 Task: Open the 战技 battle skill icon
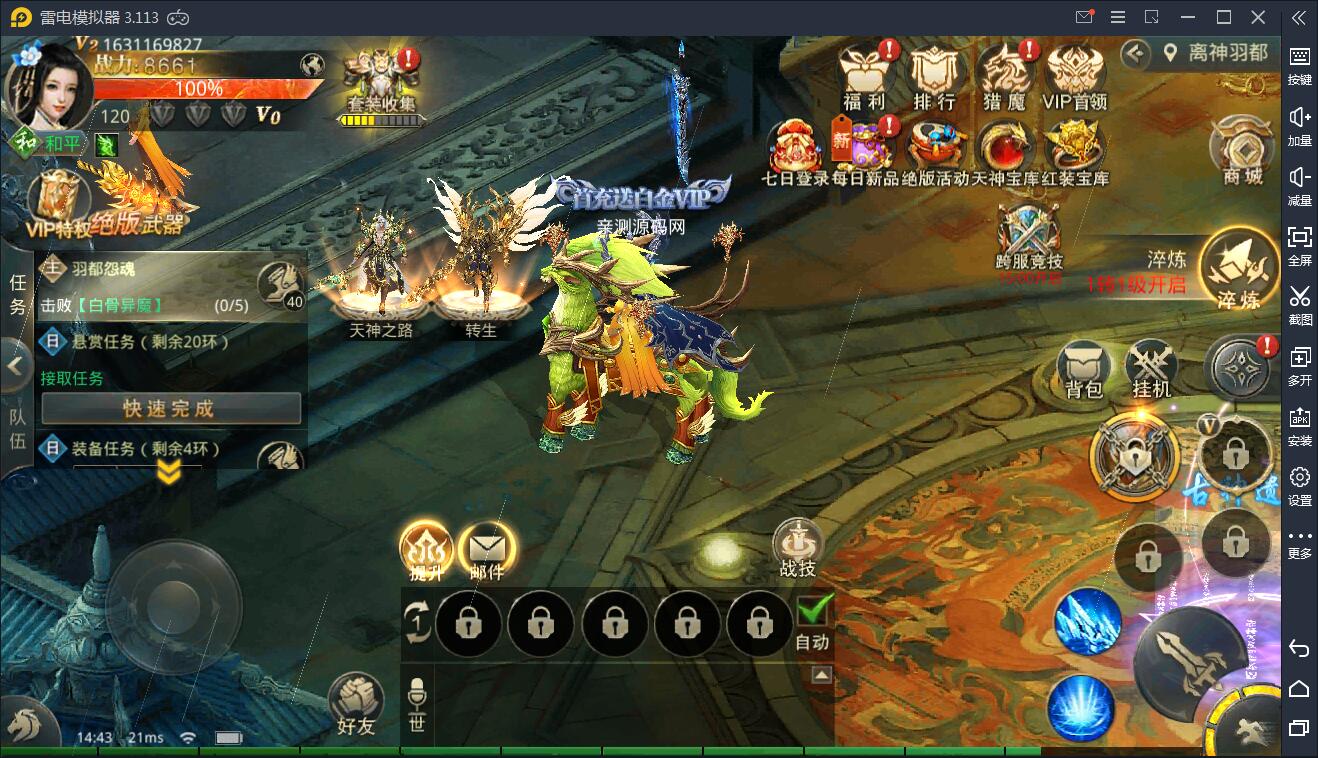click(x=798, y=545)
